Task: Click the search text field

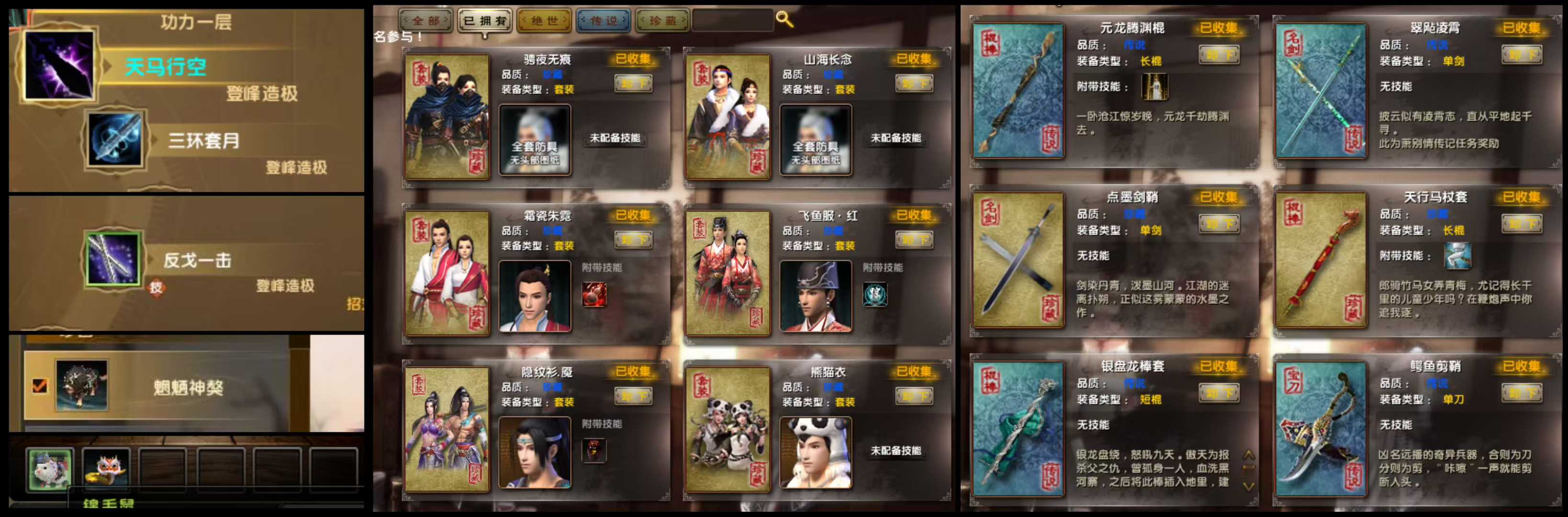Action: 732,20
